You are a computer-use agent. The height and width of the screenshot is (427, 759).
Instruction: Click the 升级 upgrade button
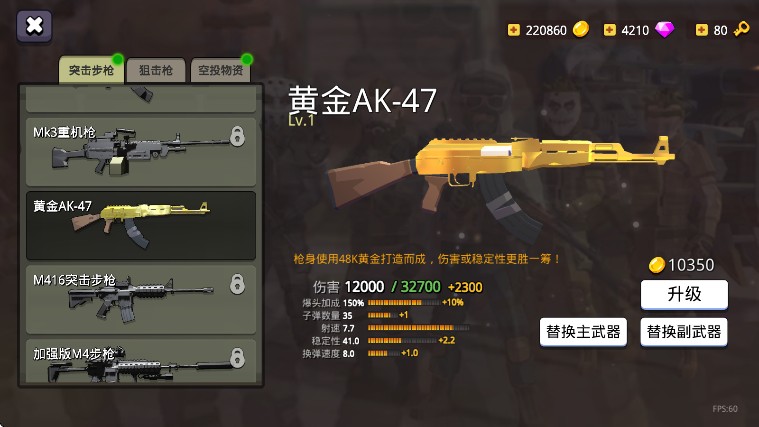pyautogui.click(x=684, y=294)
